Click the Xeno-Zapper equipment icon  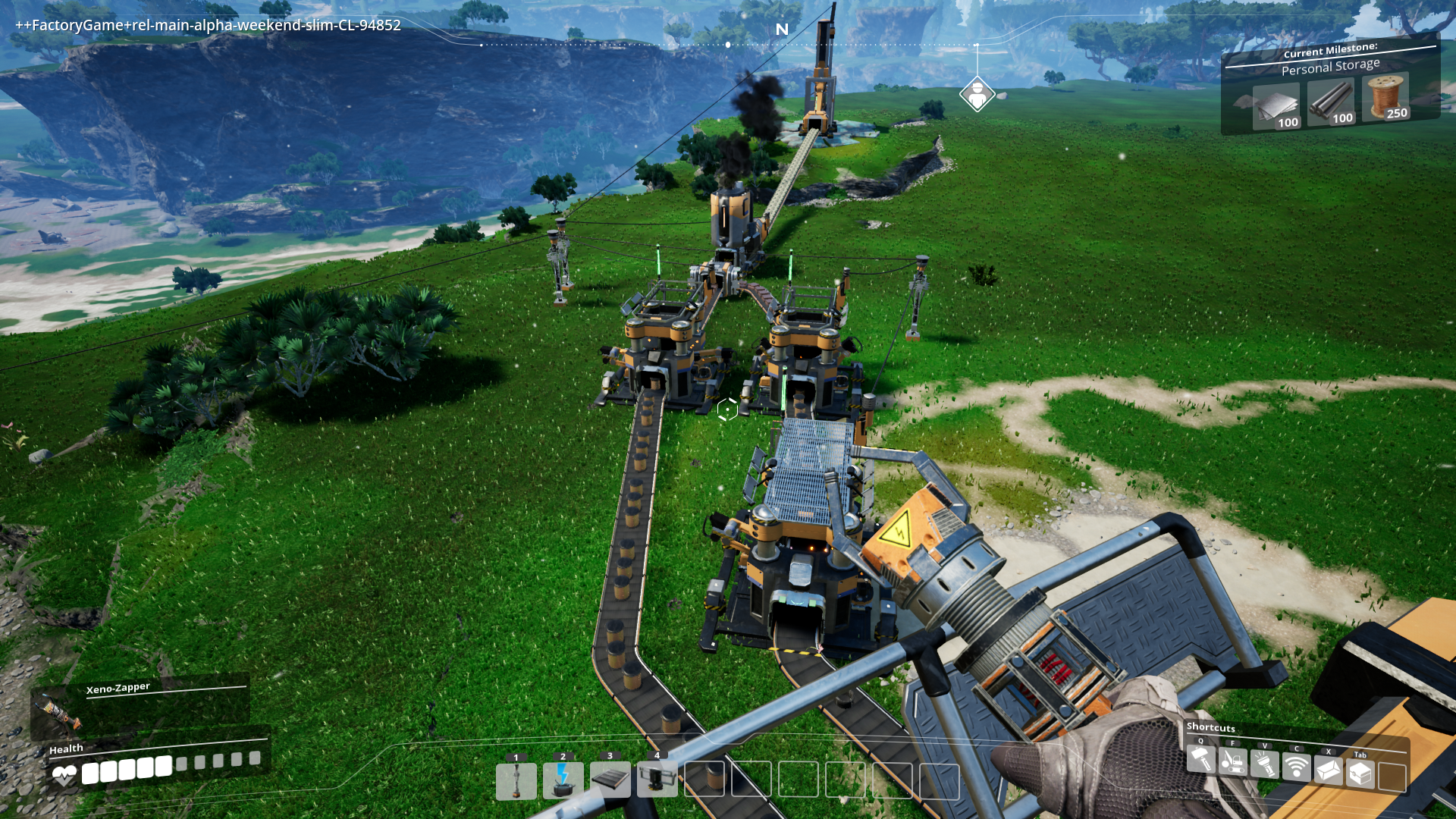[x=57, y=711]
